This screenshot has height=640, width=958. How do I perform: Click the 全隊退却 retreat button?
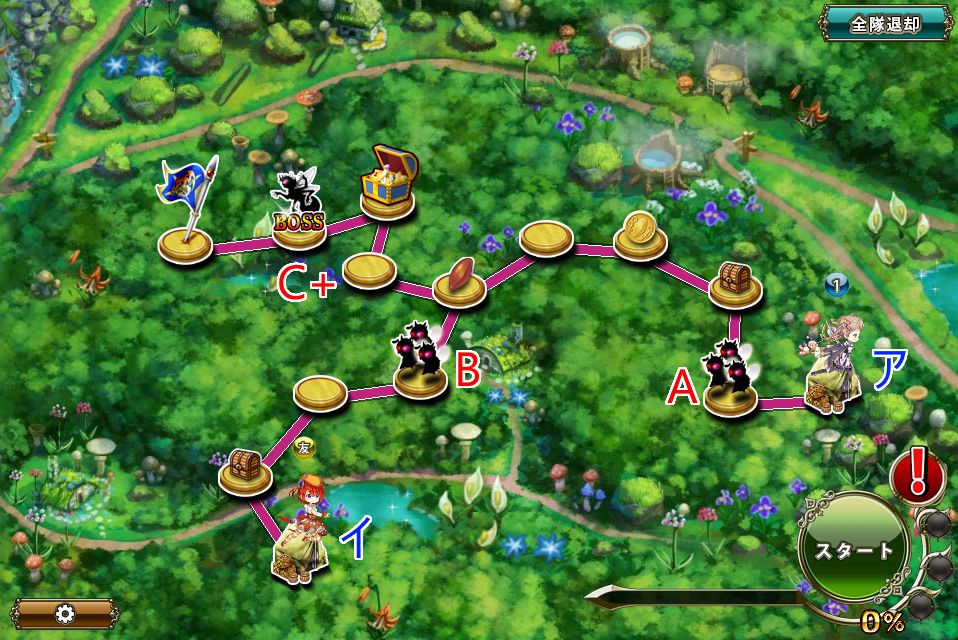tap(885, 24)
